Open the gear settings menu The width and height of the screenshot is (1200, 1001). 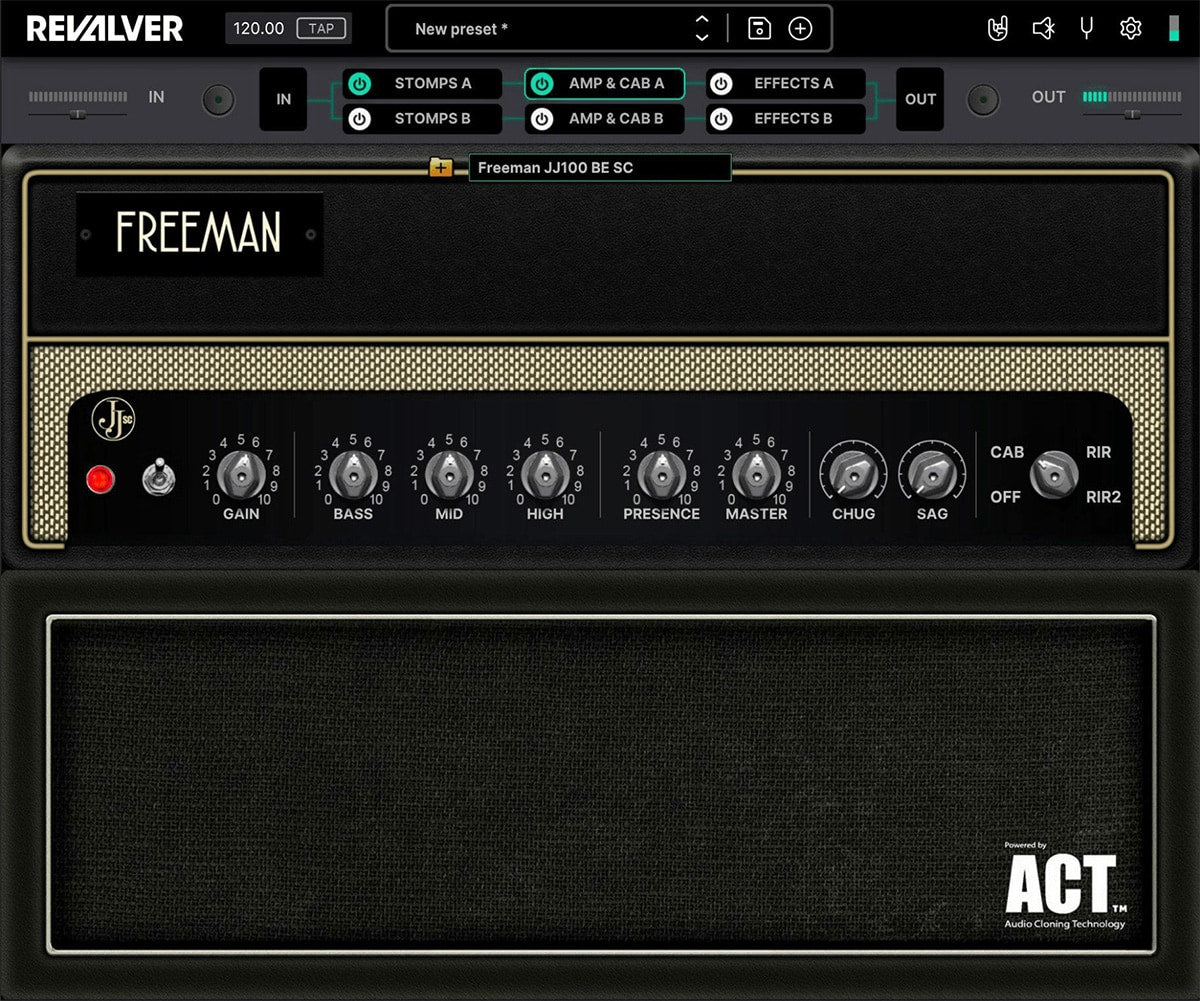point(1130,29)
